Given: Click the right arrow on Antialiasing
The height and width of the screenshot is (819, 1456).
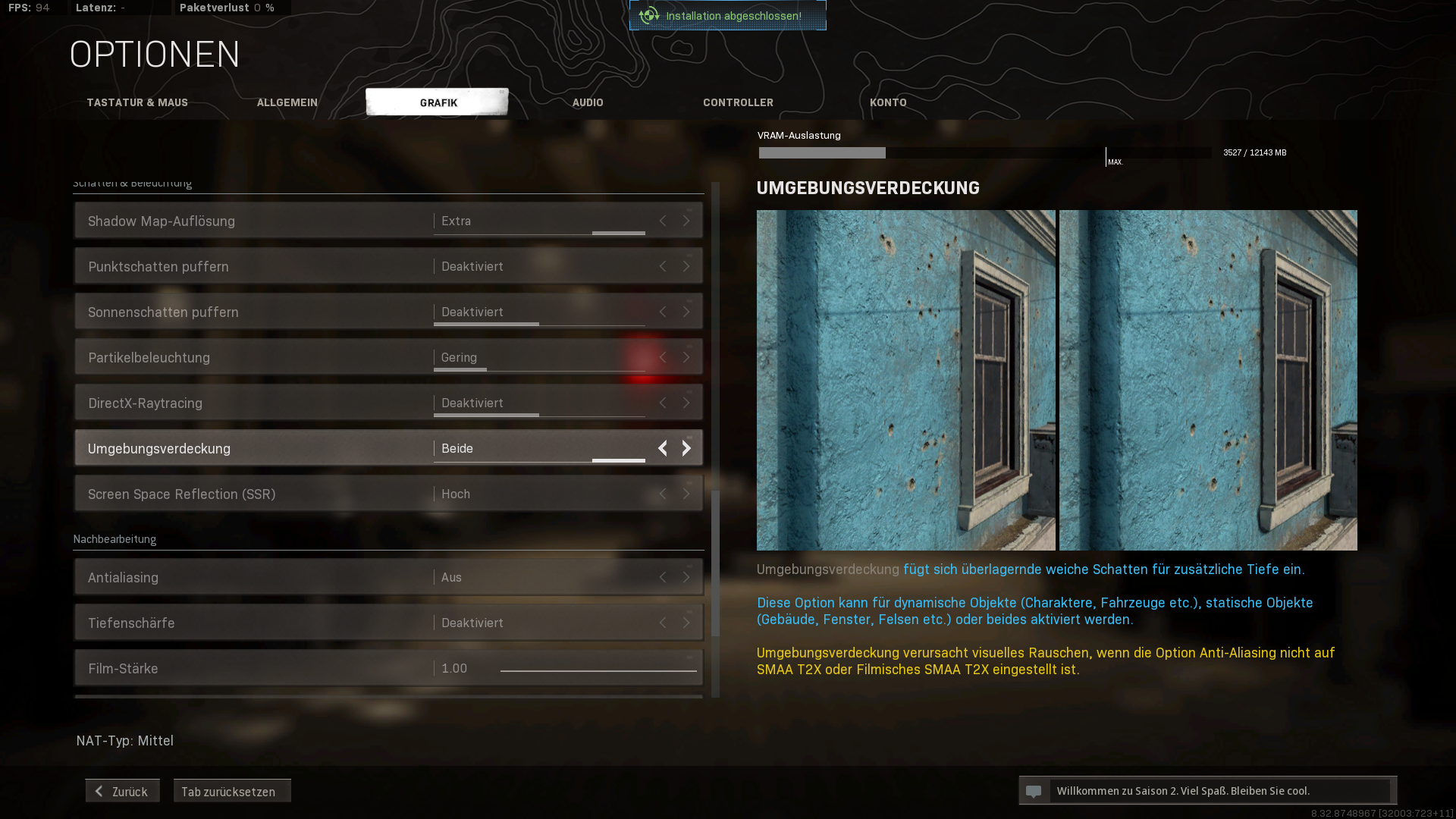Looking at the screenshot, I should 686,577.
